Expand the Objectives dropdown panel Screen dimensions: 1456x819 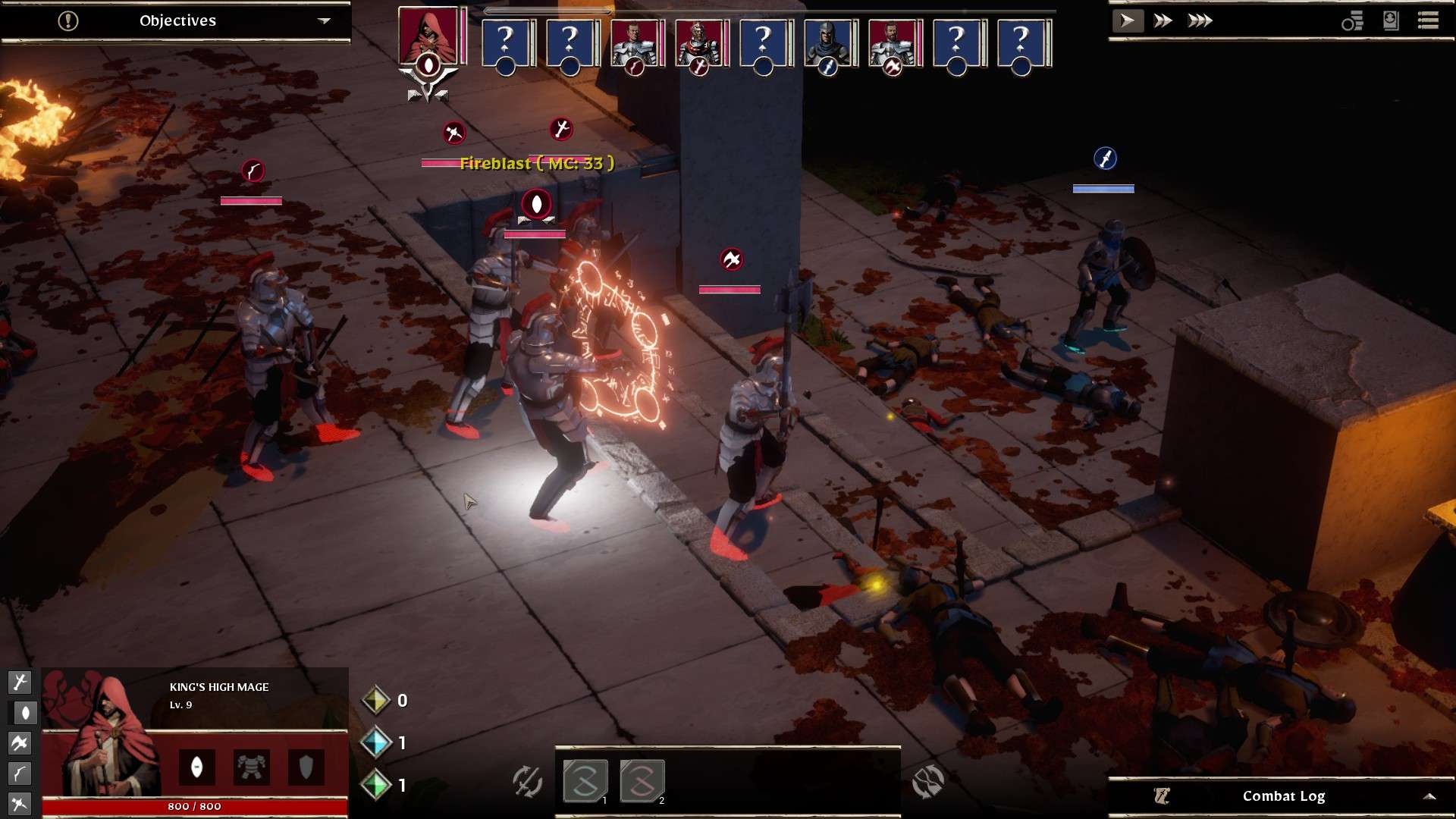click(324, 20)
